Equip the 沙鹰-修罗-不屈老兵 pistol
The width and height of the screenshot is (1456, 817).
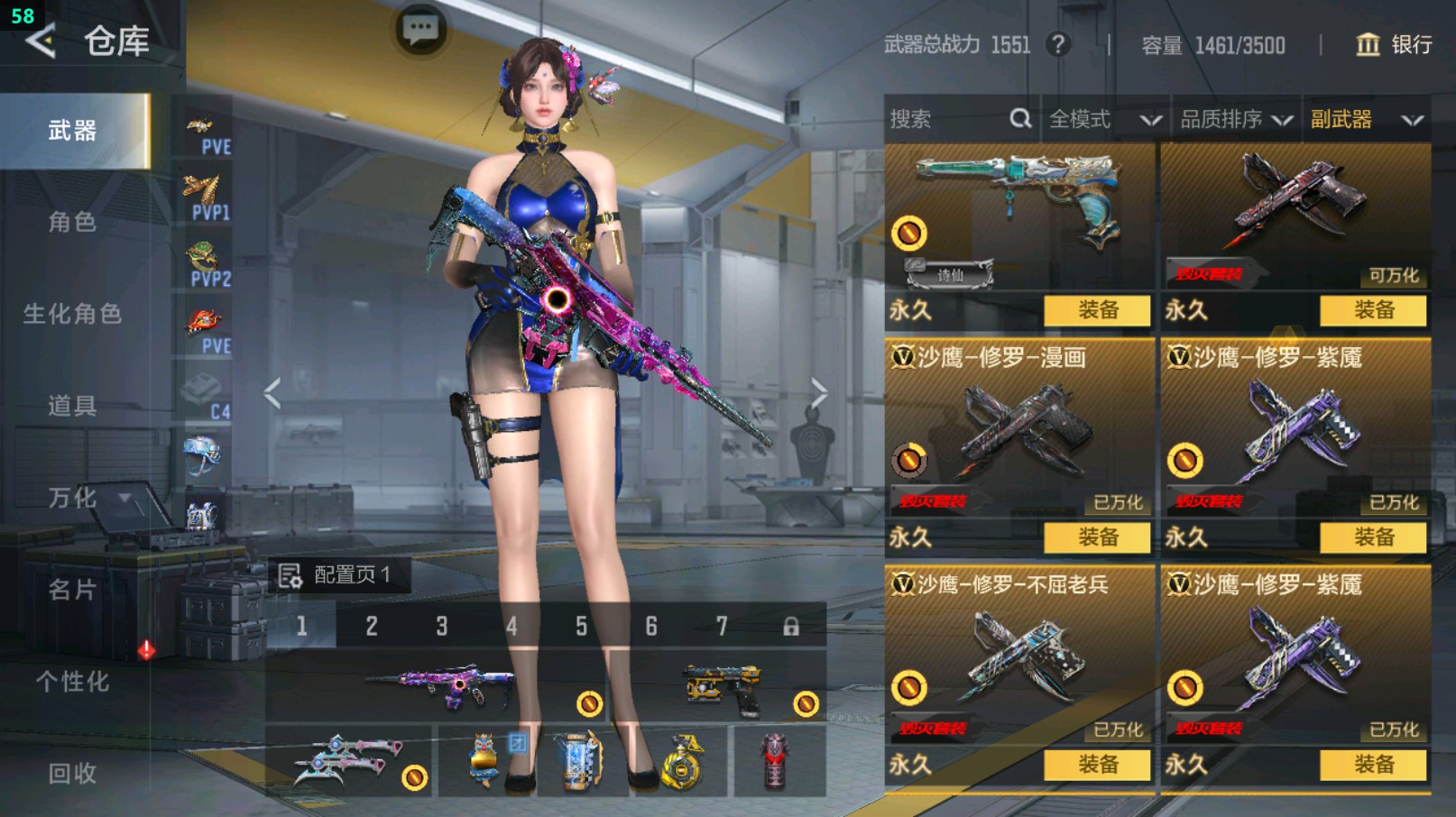[1097, 765]
